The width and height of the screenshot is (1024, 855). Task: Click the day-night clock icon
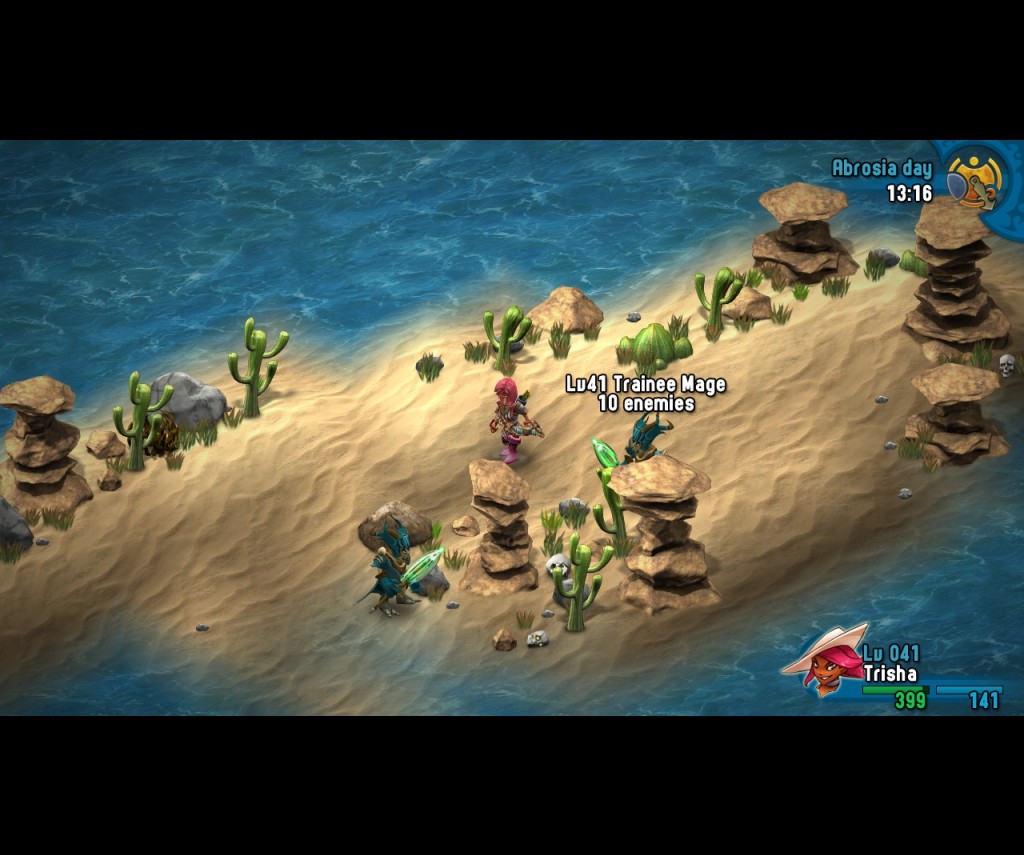[972, 180]
